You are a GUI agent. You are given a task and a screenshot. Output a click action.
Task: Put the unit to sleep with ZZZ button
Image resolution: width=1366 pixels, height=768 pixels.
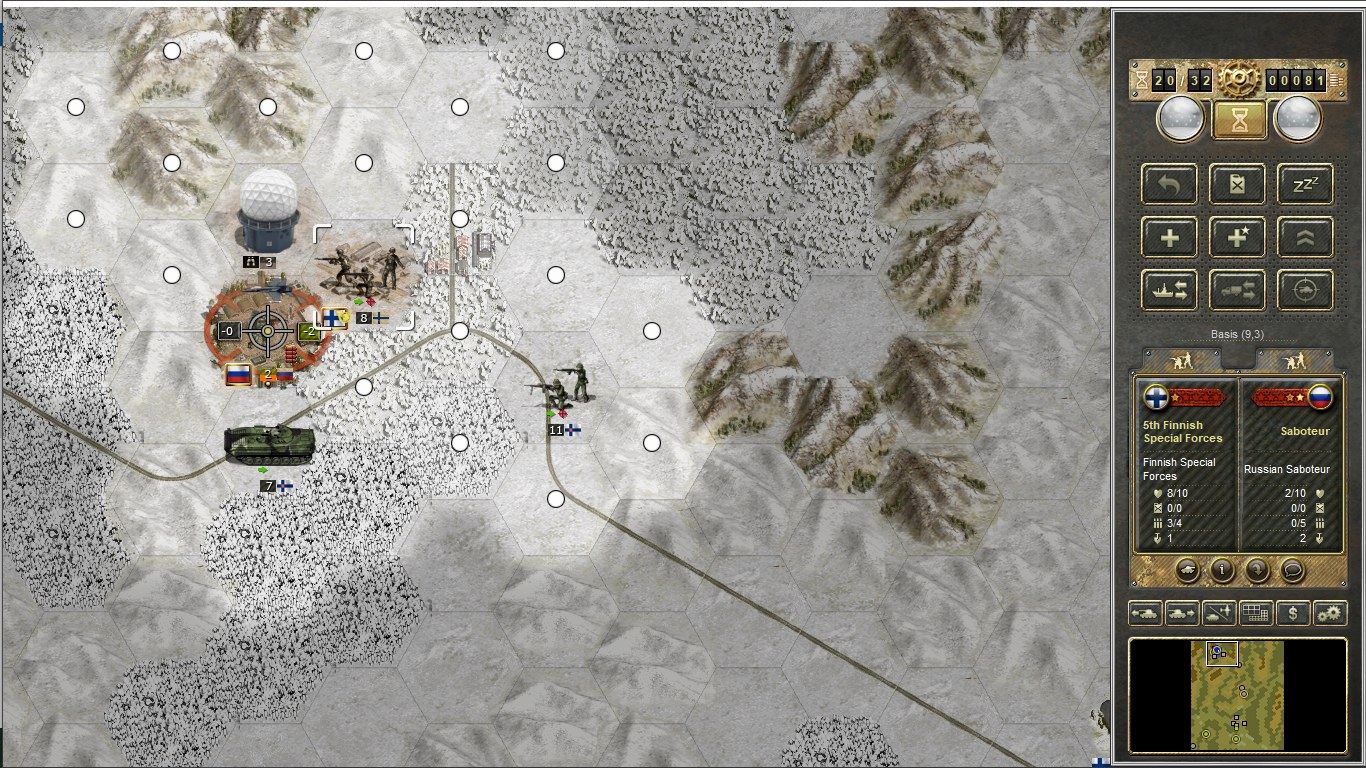coord(1304,184)
